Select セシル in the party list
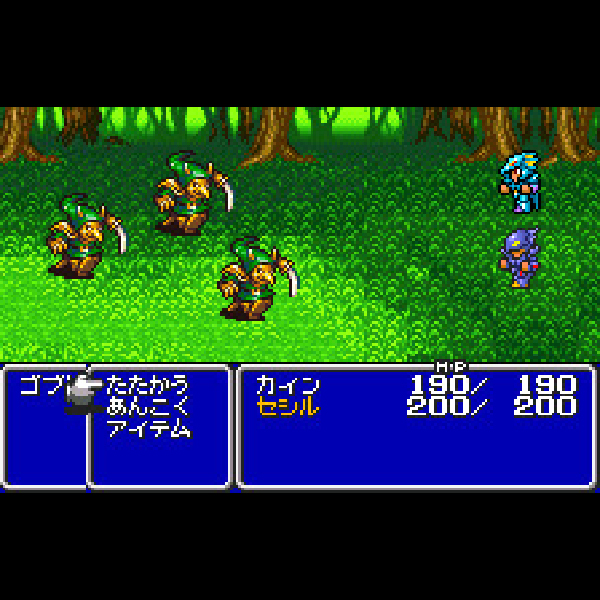 click(x=287, y=407)
